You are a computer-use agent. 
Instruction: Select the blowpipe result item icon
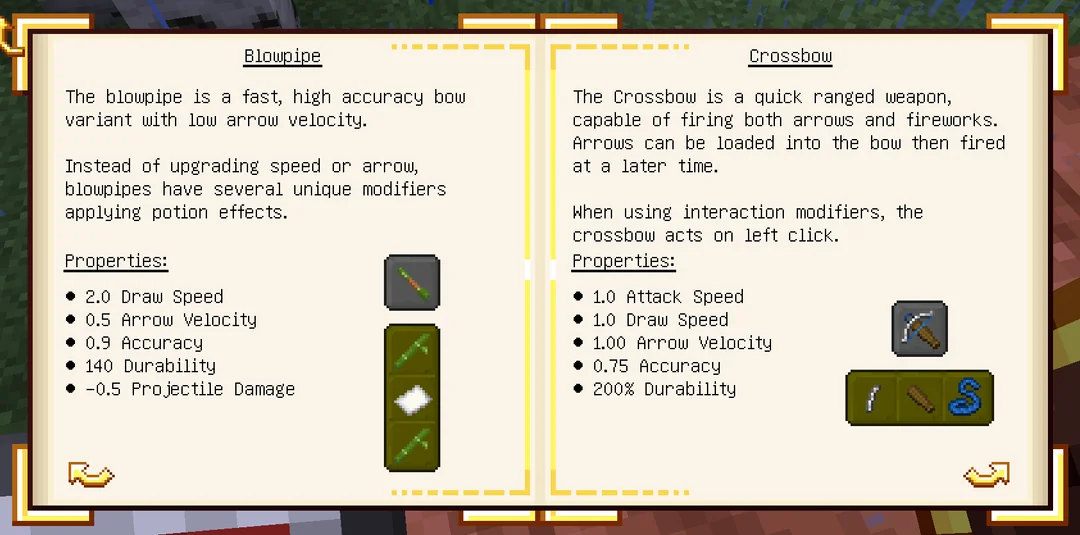[x=412, y=282]
